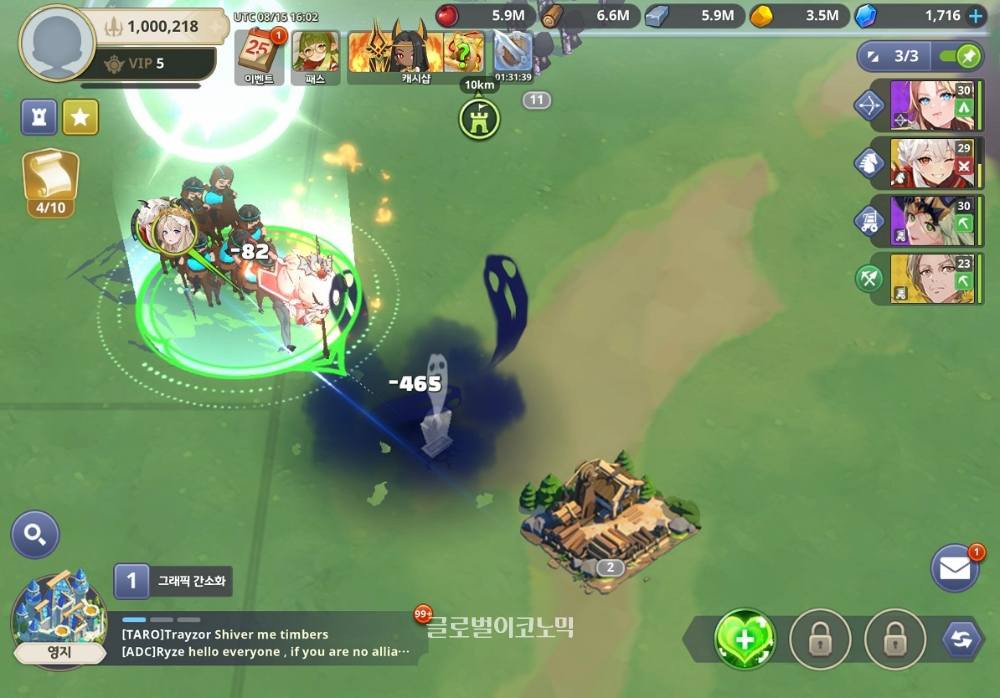Add more blue gems with plus button

tap(976, 16)
